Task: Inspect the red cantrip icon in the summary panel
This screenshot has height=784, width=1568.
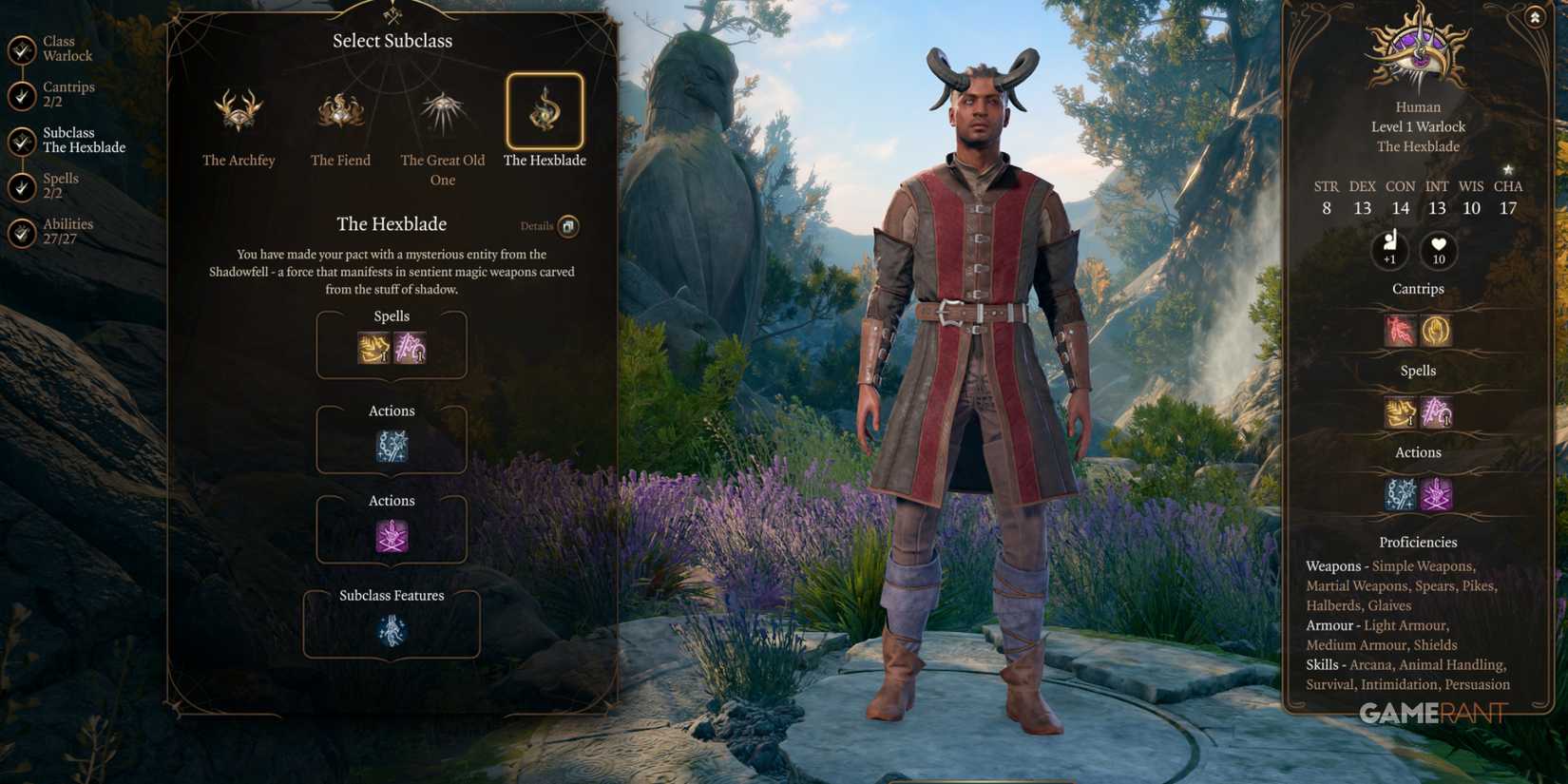Action: click(1400, 331)
